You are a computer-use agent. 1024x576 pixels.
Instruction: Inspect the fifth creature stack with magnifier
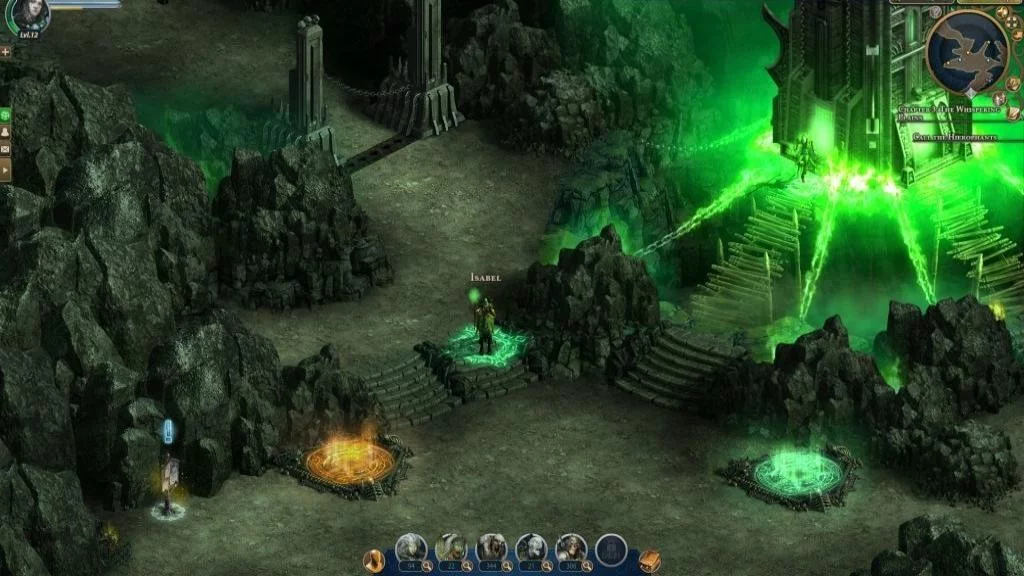[587, 566]
